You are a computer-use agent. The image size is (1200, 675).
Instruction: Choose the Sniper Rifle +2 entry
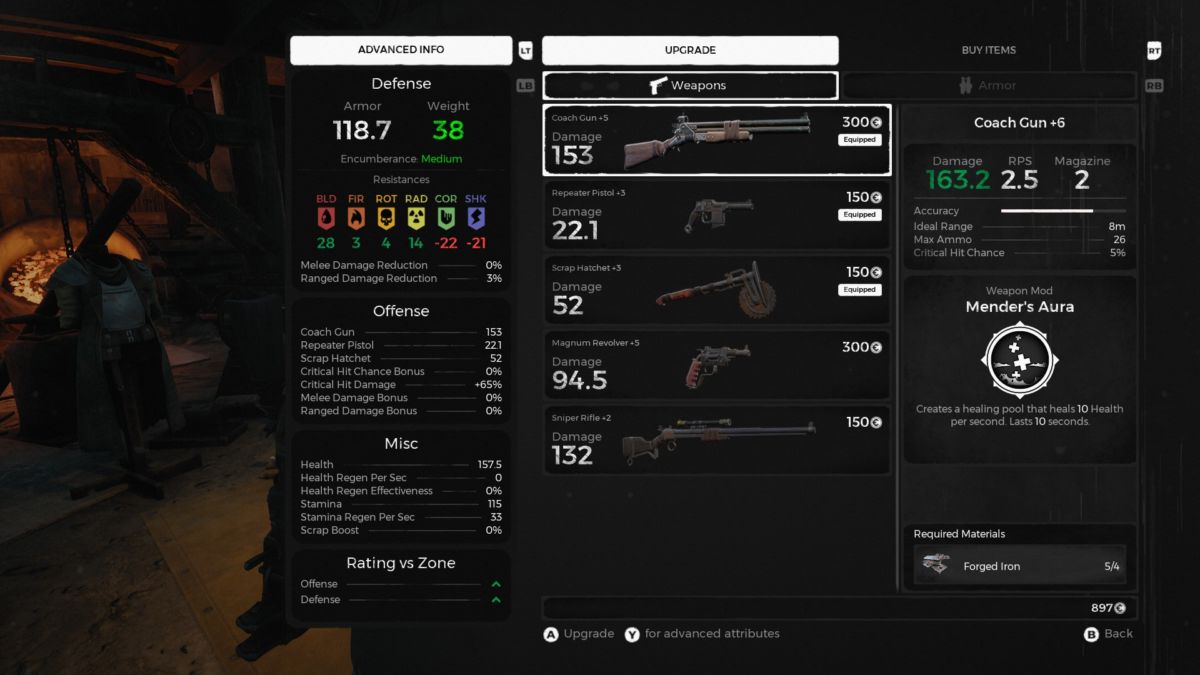point(716,440)
